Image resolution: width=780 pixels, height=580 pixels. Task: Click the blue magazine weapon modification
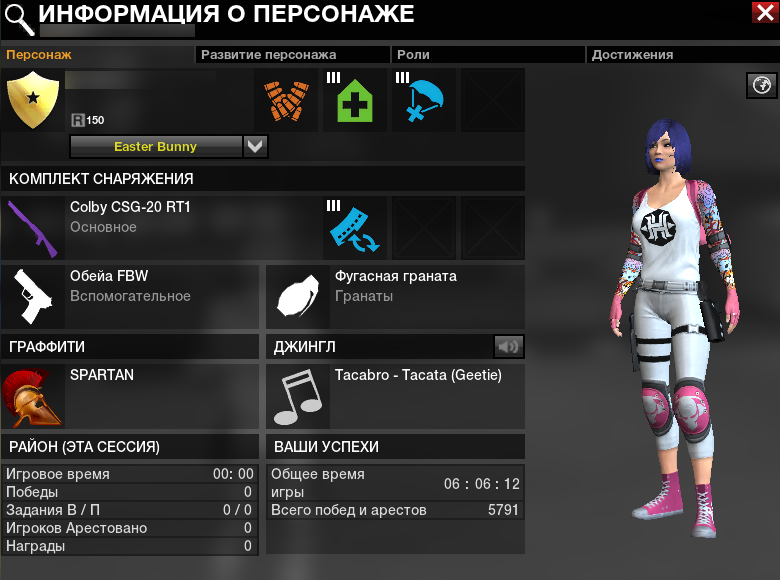click(x=354, y=228)
